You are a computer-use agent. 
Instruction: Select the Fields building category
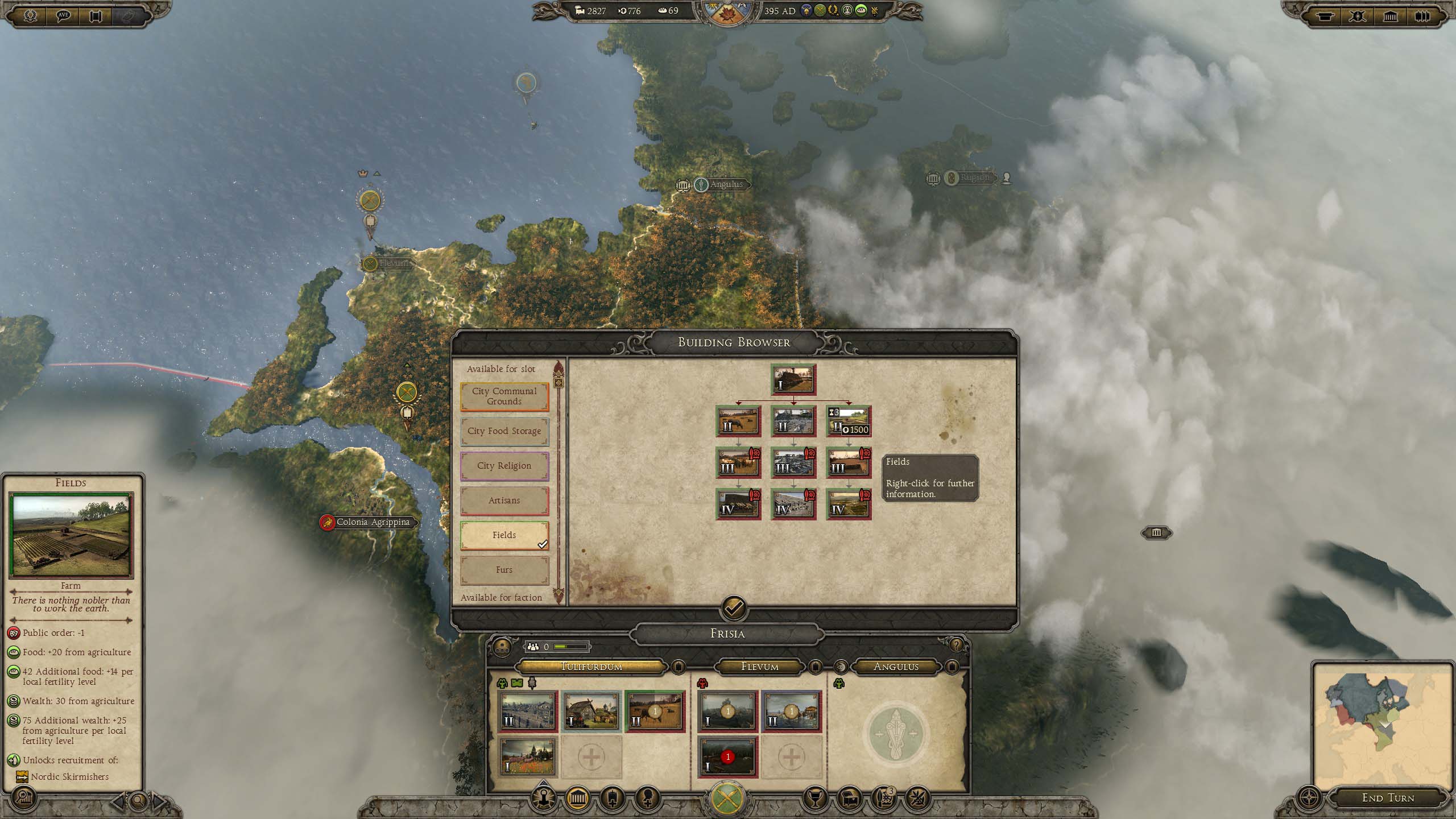pos(504,535)
